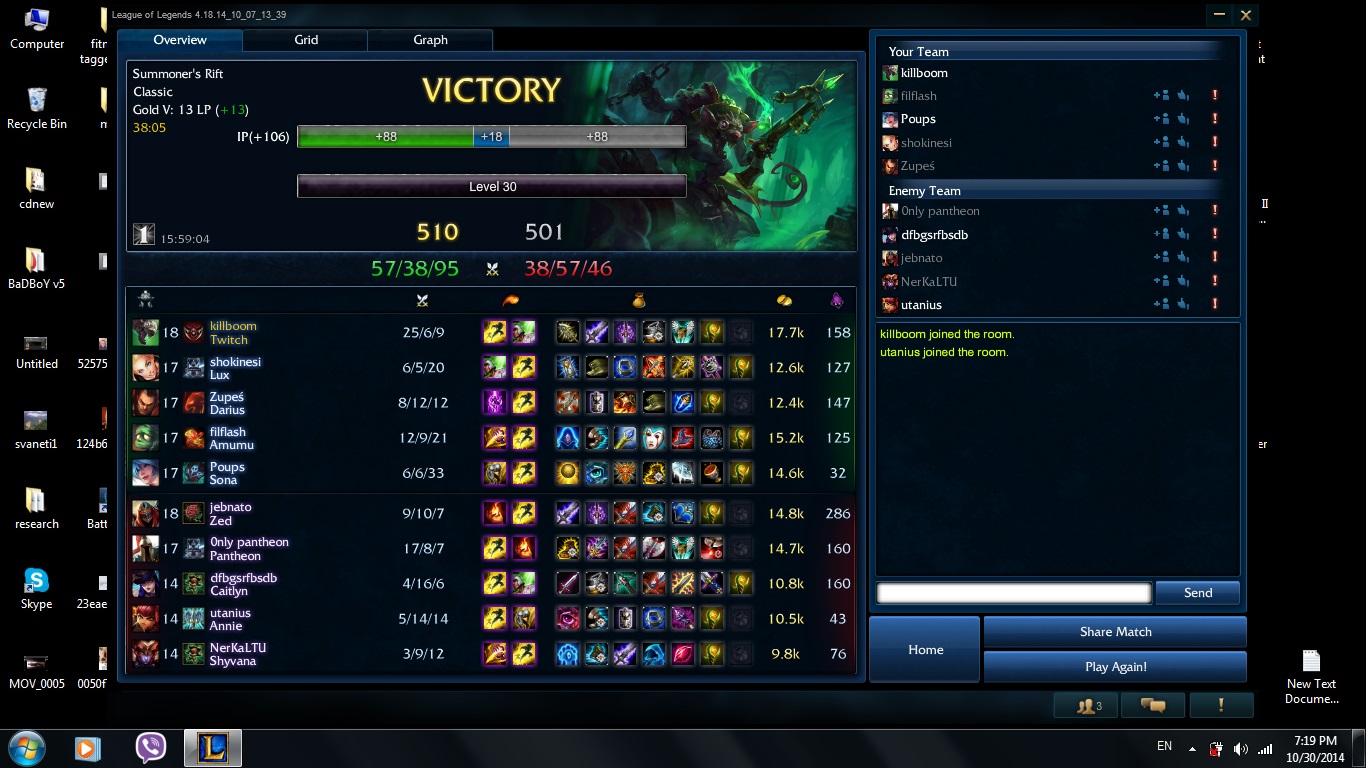Screen dimensions: 1366x768
Task: Select 0nly pantheon in the Enemy Team list
Action: click(x=940, y=211)
